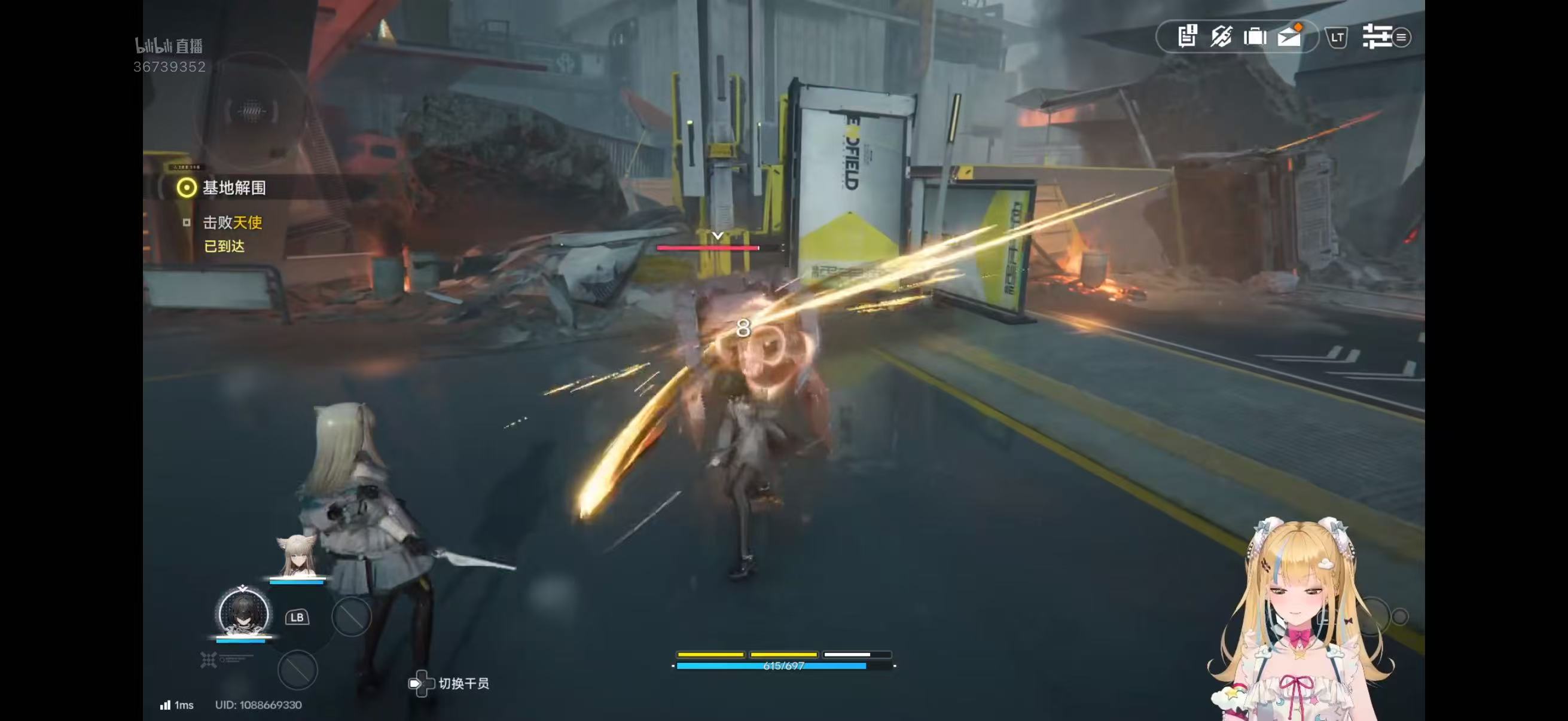
Task: Open the sliders settings menu icon
Action: [x=1377, y=36]
